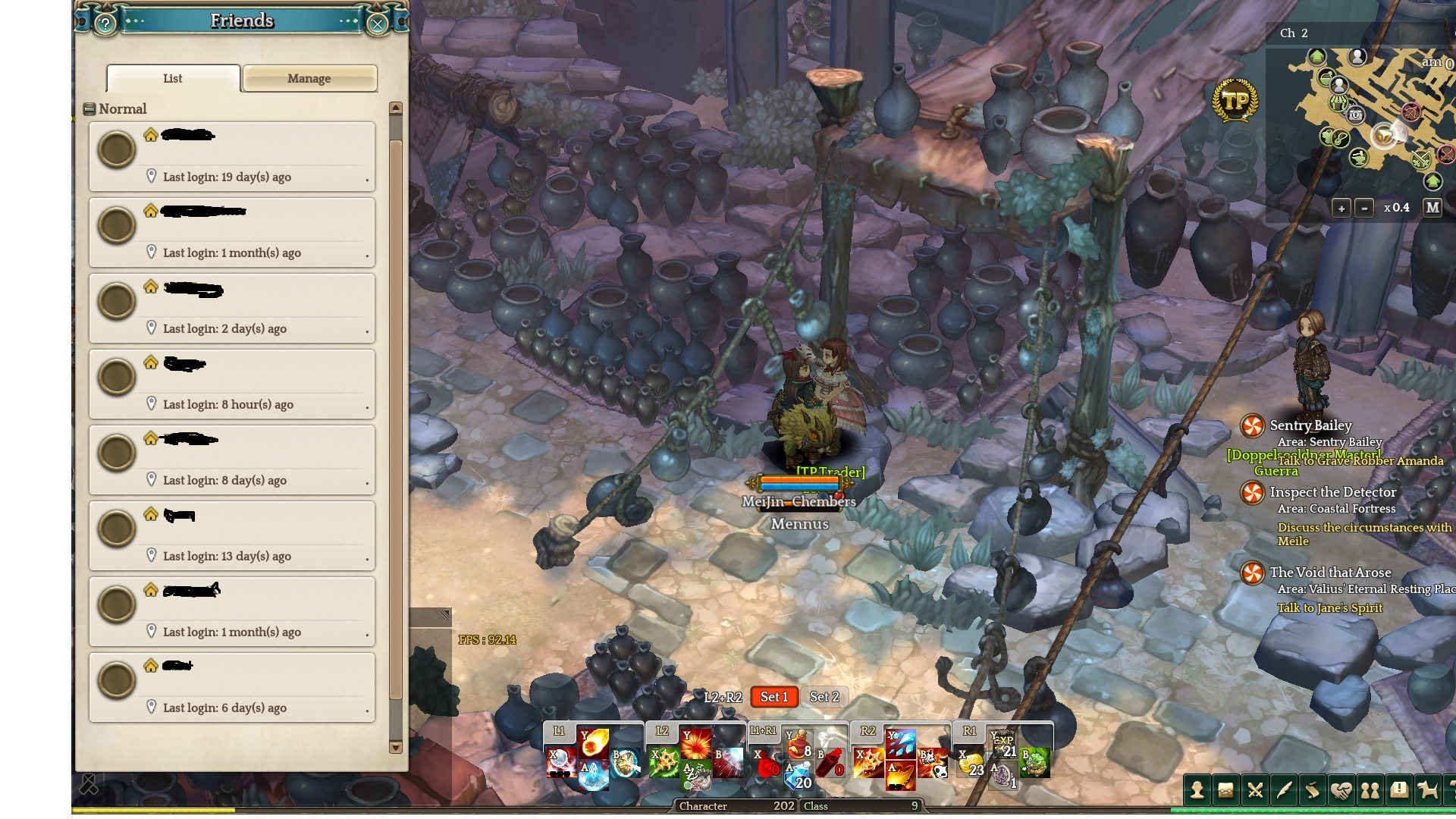Screen dimensions: 1456x819
Task: Use the blue crystal potion slot
Action: (x=799, y=776)
